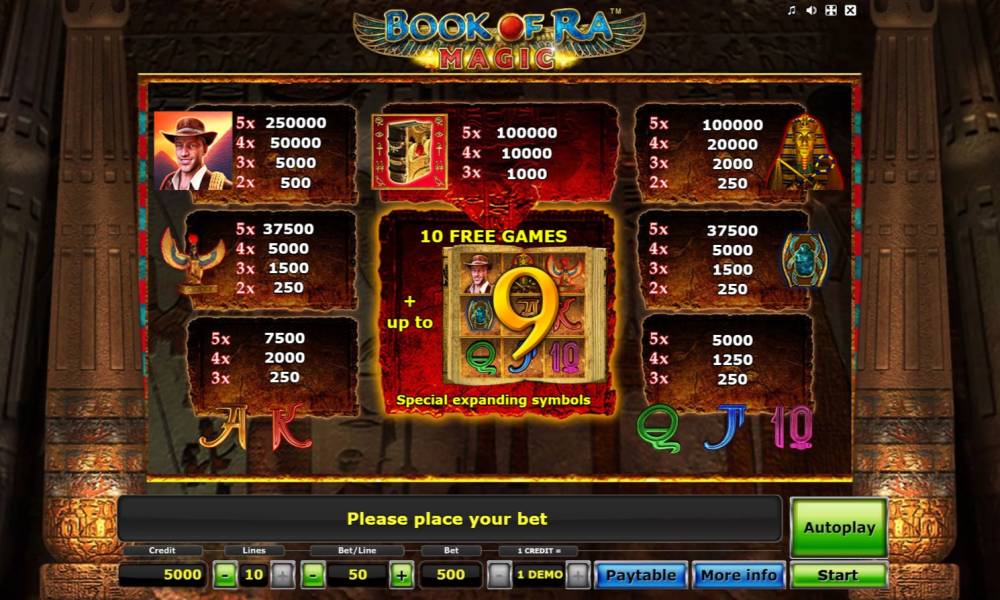Activate the Autoplay button

click(838, 528)
